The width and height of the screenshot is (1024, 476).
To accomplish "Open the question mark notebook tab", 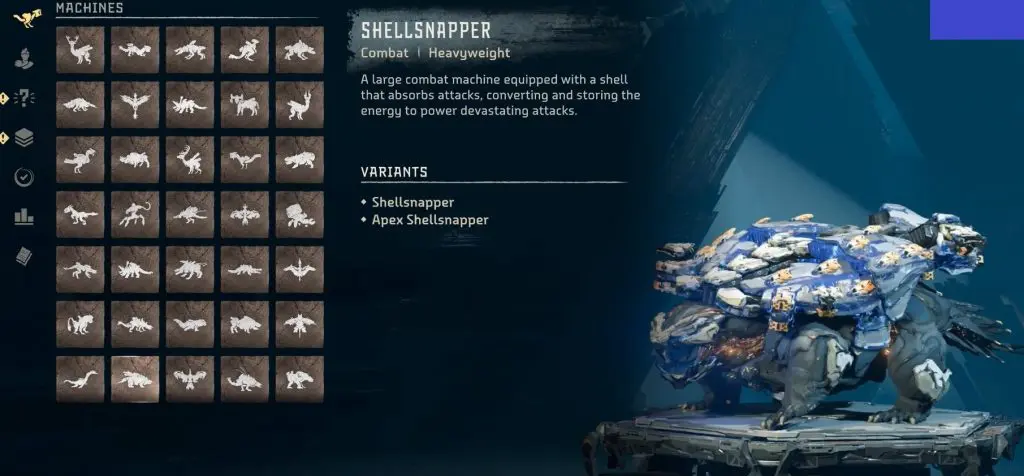I will (x=24, y=98).
